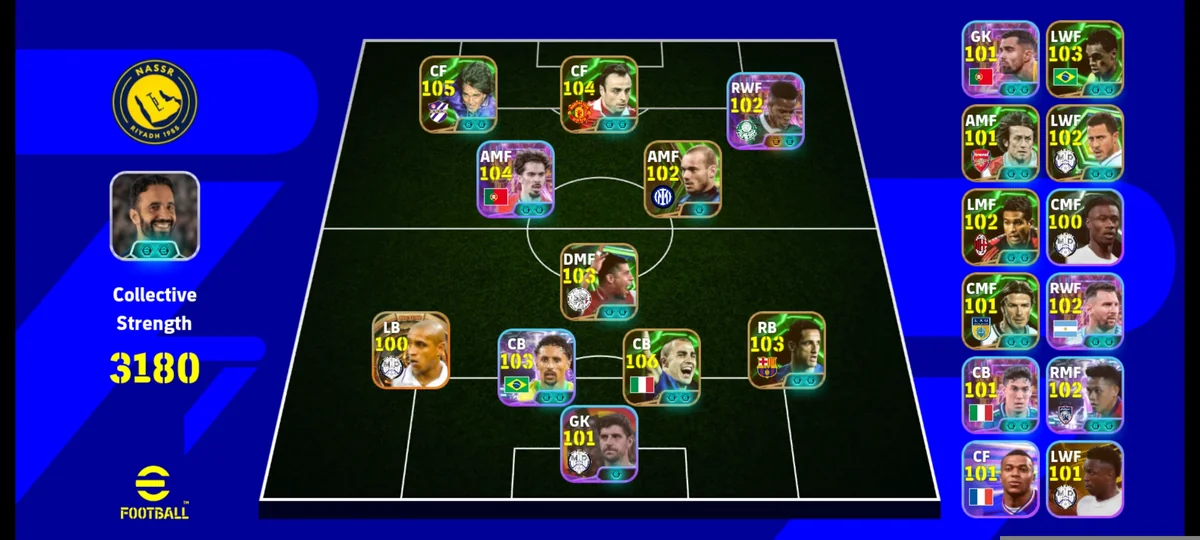The width and height of the screenshot is (1200, 540).
Task: Select the LMF 102 substitute card
Action: 1000,226
